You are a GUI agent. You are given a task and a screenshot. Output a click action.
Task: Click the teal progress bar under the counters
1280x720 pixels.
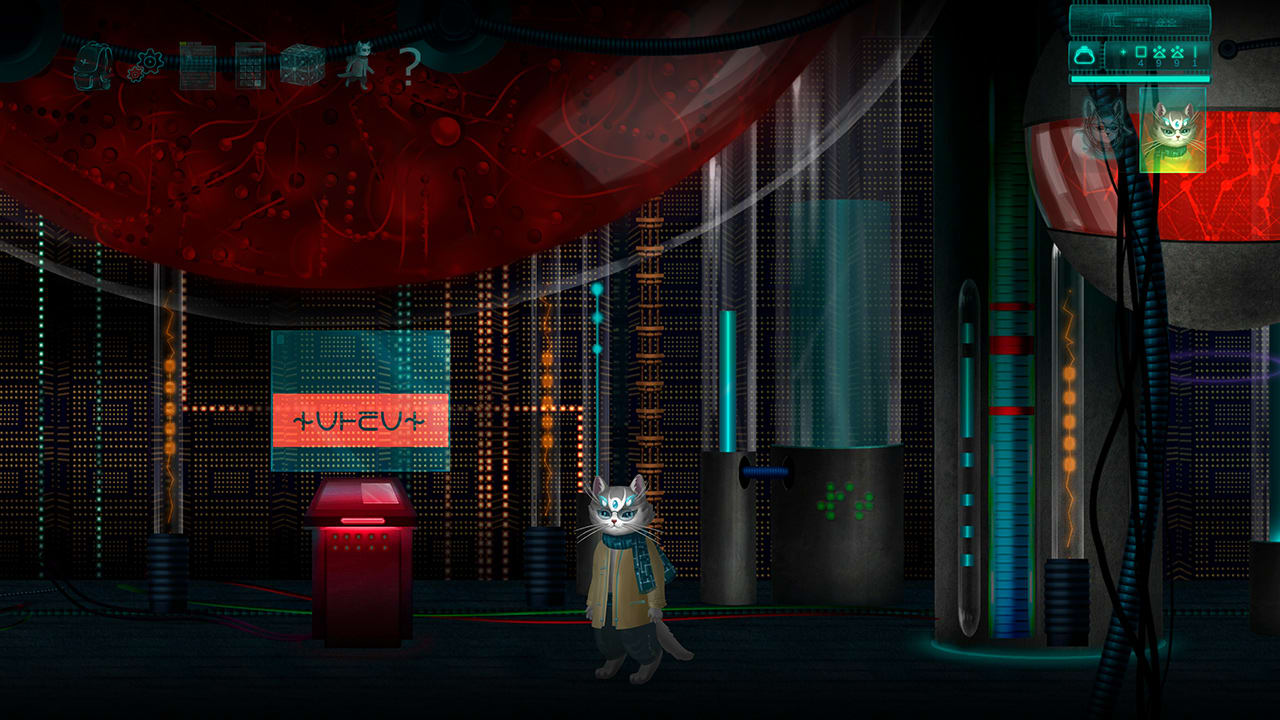(x=1140, y=78)
